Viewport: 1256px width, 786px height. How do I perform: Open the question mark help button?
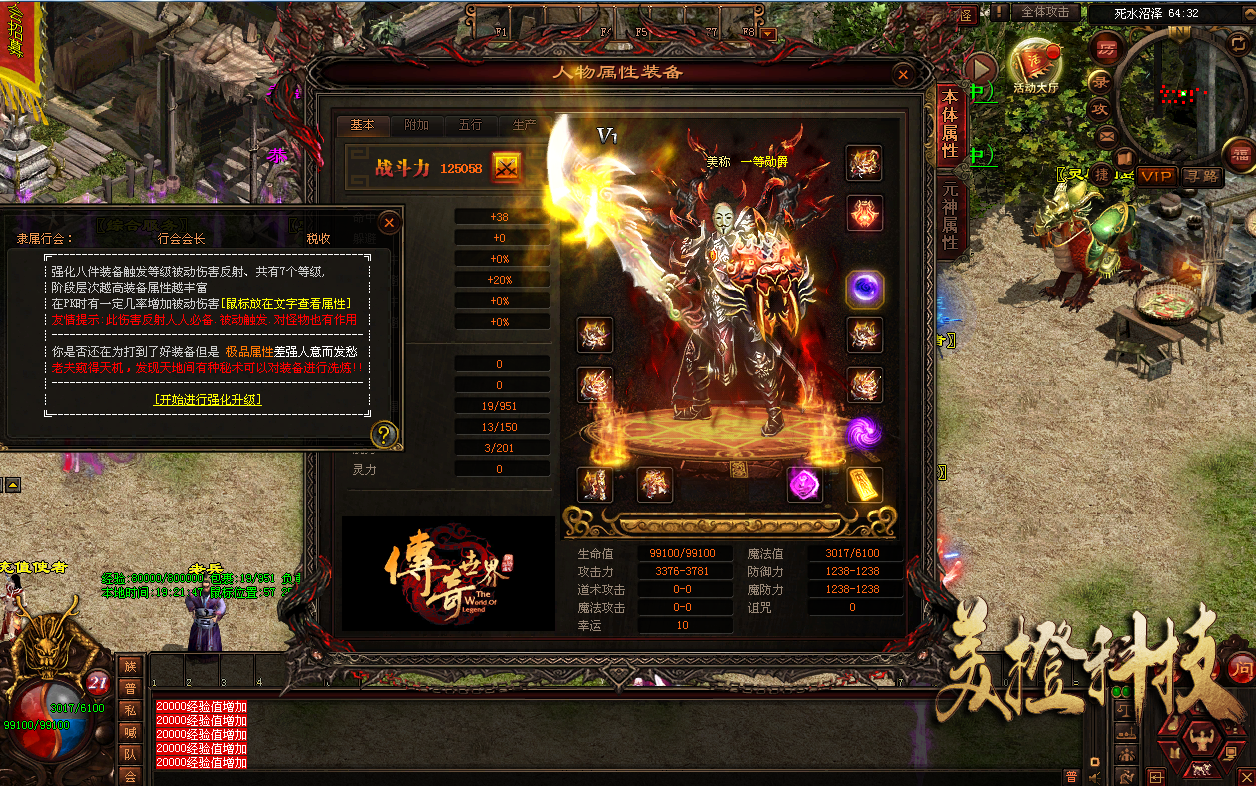tap(383, 434)
